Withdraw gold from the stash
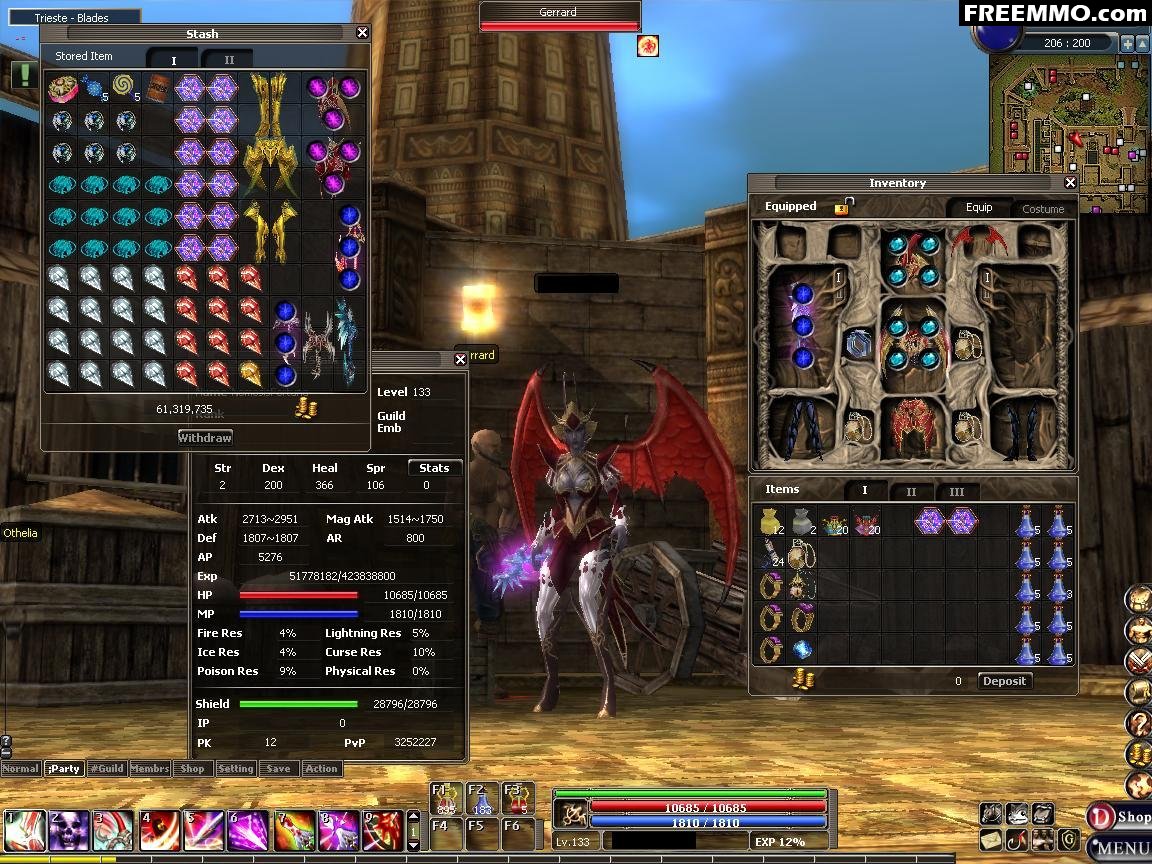This screenshot has height=864, width=1152. (205, 437)
